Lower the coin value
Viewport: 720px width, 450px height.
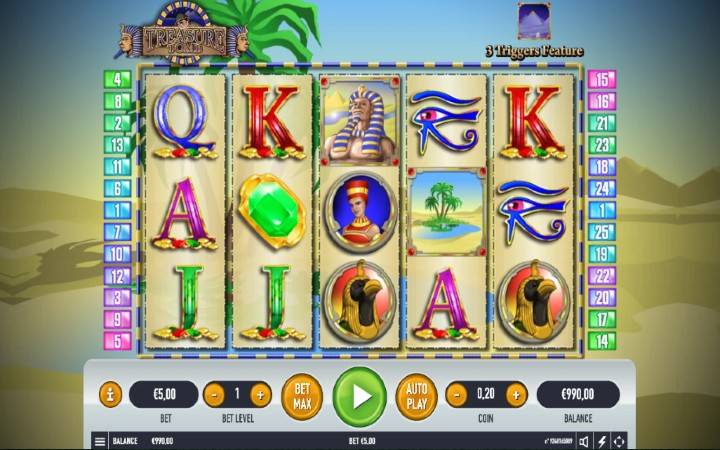456,394
